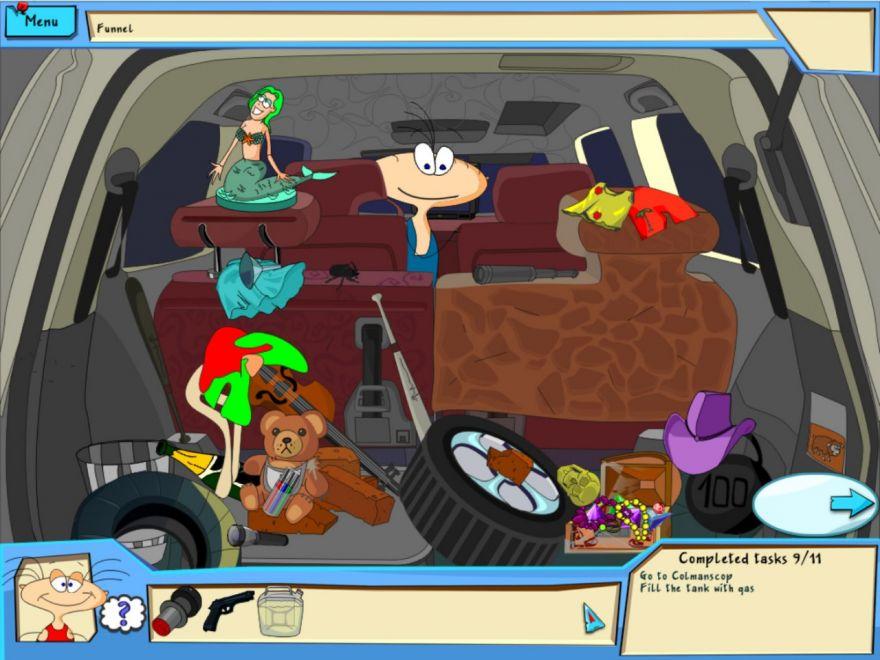The height and width of the screenshot is (660, 880).
Task: Click the question mark hint bubble
Action: [123, 612]
